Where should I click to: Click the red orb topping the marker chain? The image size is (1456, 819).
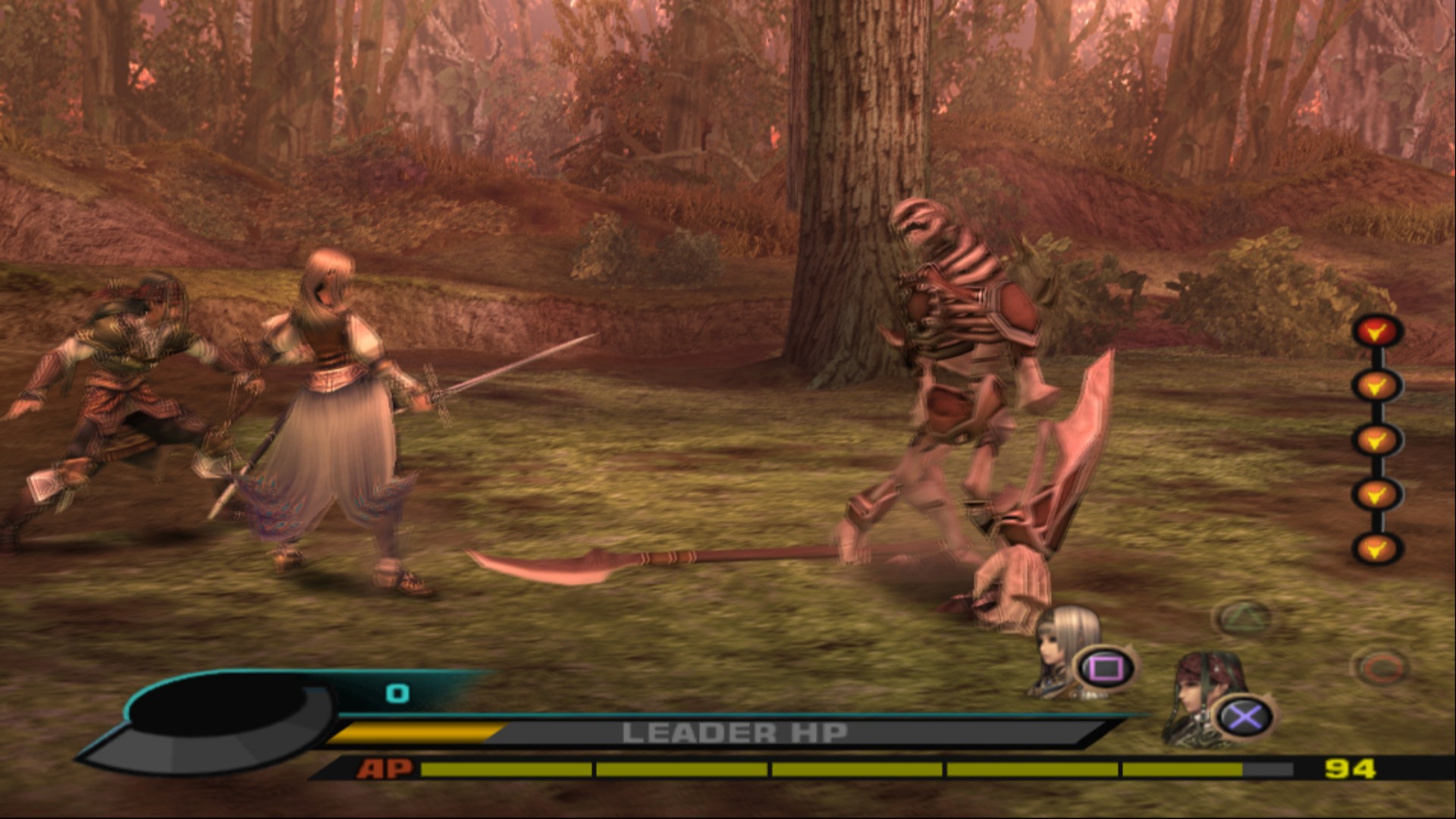pos(1376,331)
